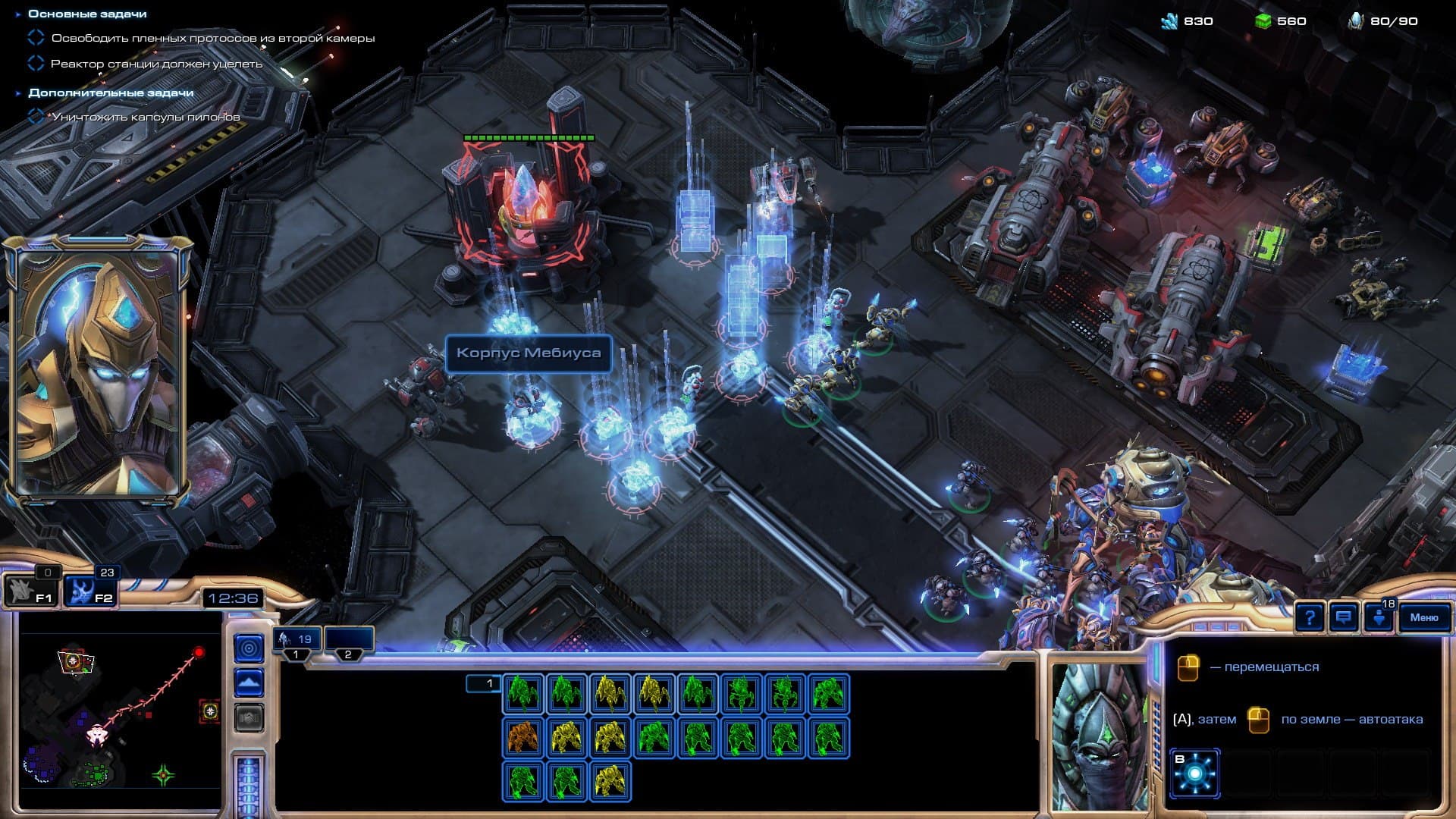
Task: Select the orange damaged unit wireframe
Action: point(522,737)
